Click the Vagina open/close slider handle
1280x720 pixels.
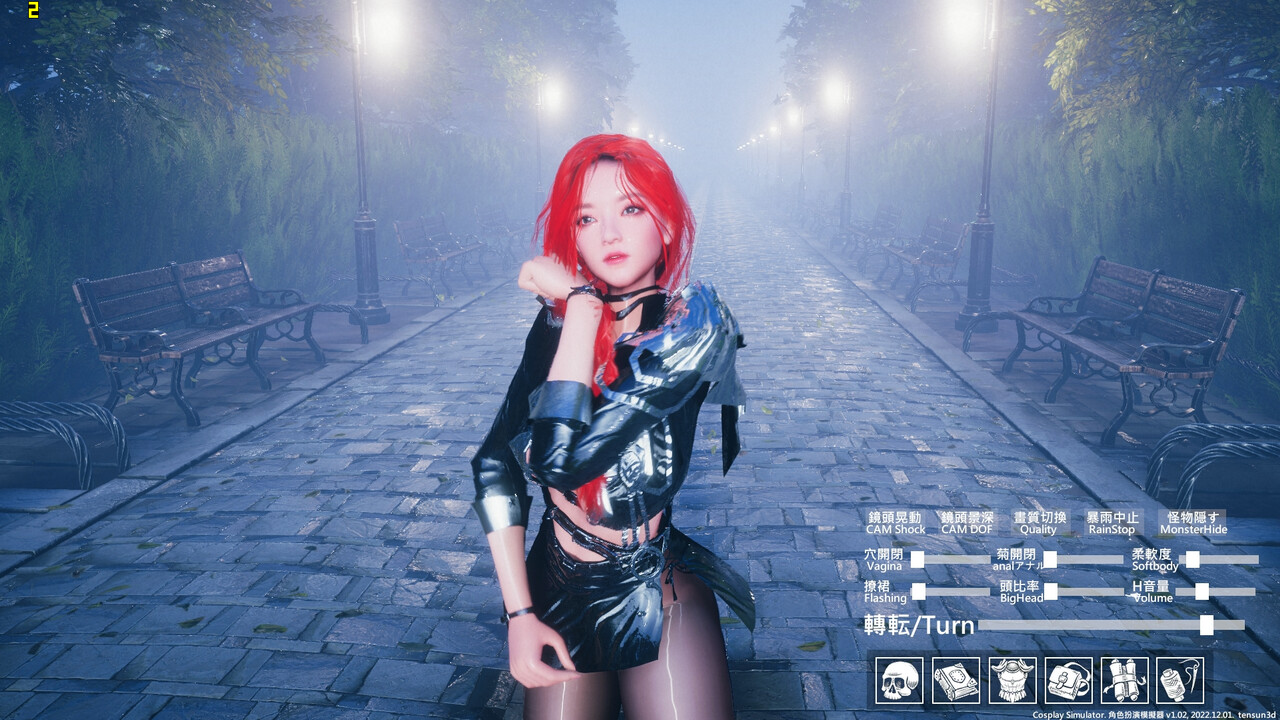[x=917, y=558]
